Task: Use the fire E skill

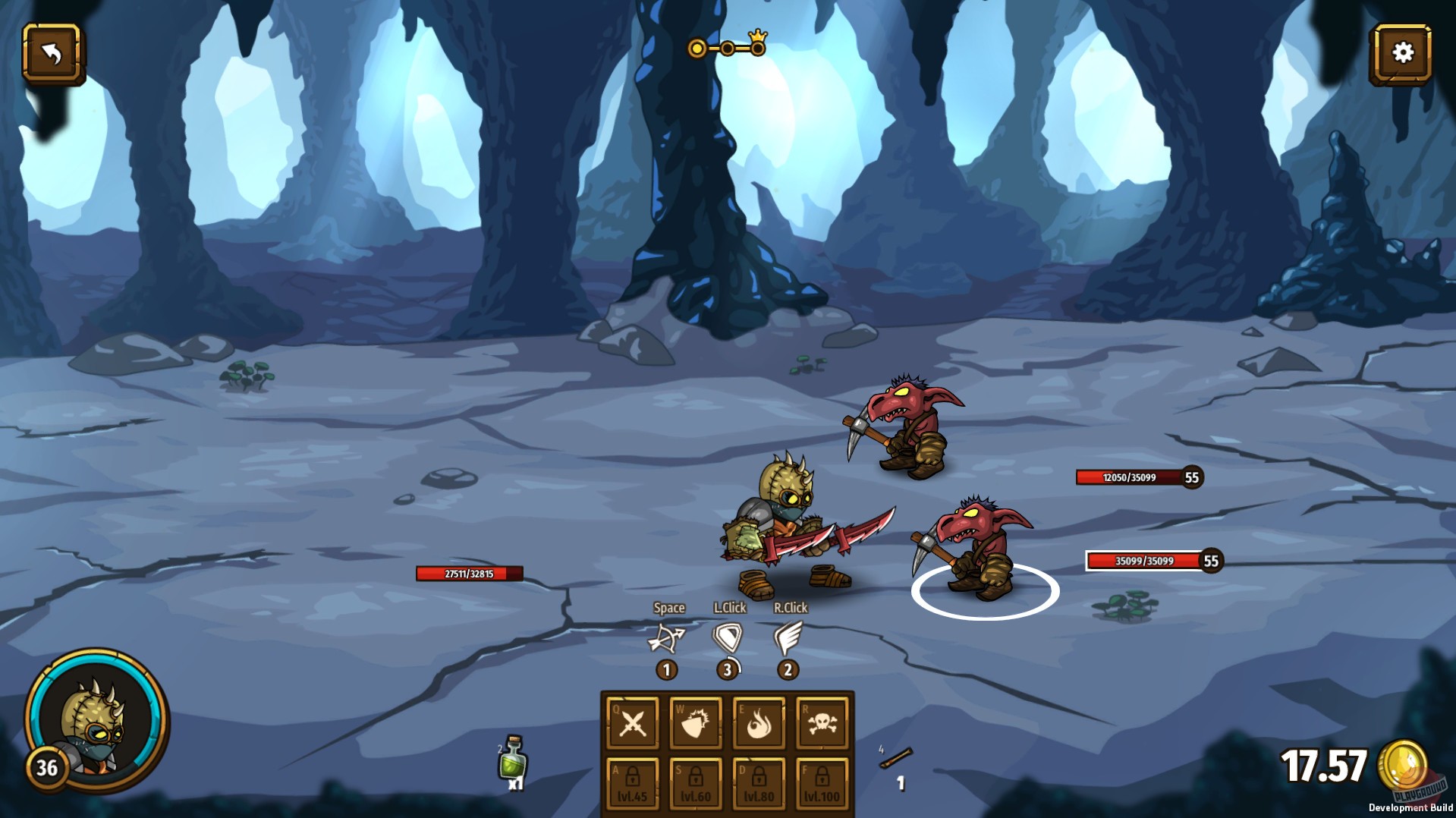Action: pyautogui.click(x=756, y=725)
